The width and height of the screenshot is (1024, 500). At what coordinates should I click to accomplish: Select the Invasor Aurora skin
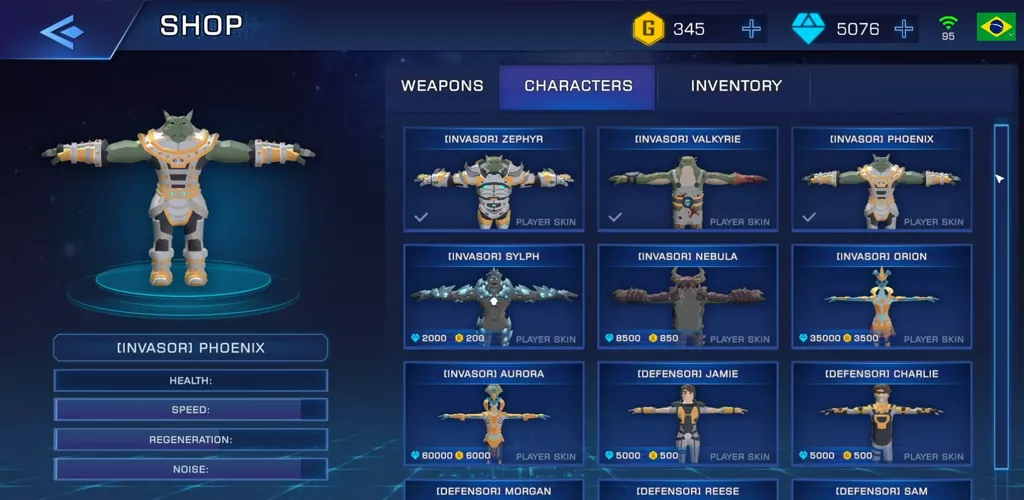(x=494, y=414)
